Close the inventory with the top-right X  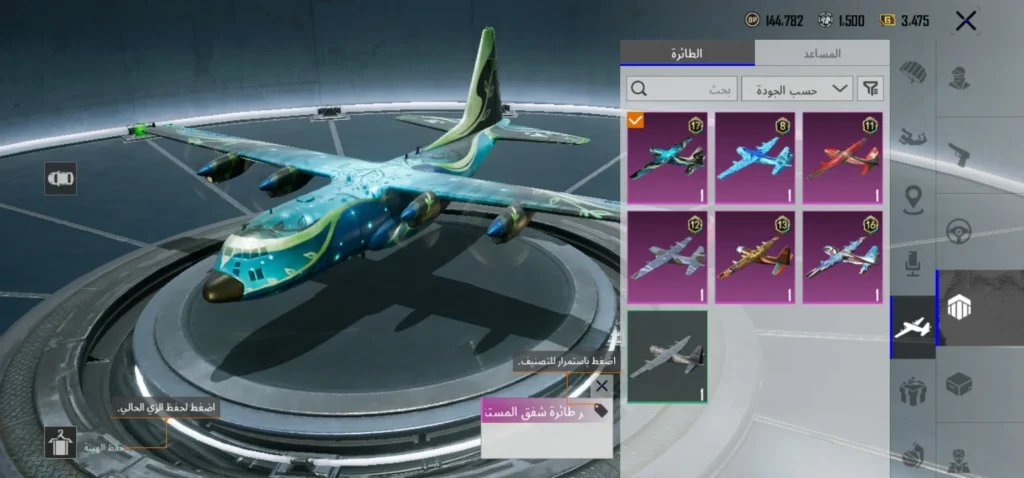(x=965, y=21)
